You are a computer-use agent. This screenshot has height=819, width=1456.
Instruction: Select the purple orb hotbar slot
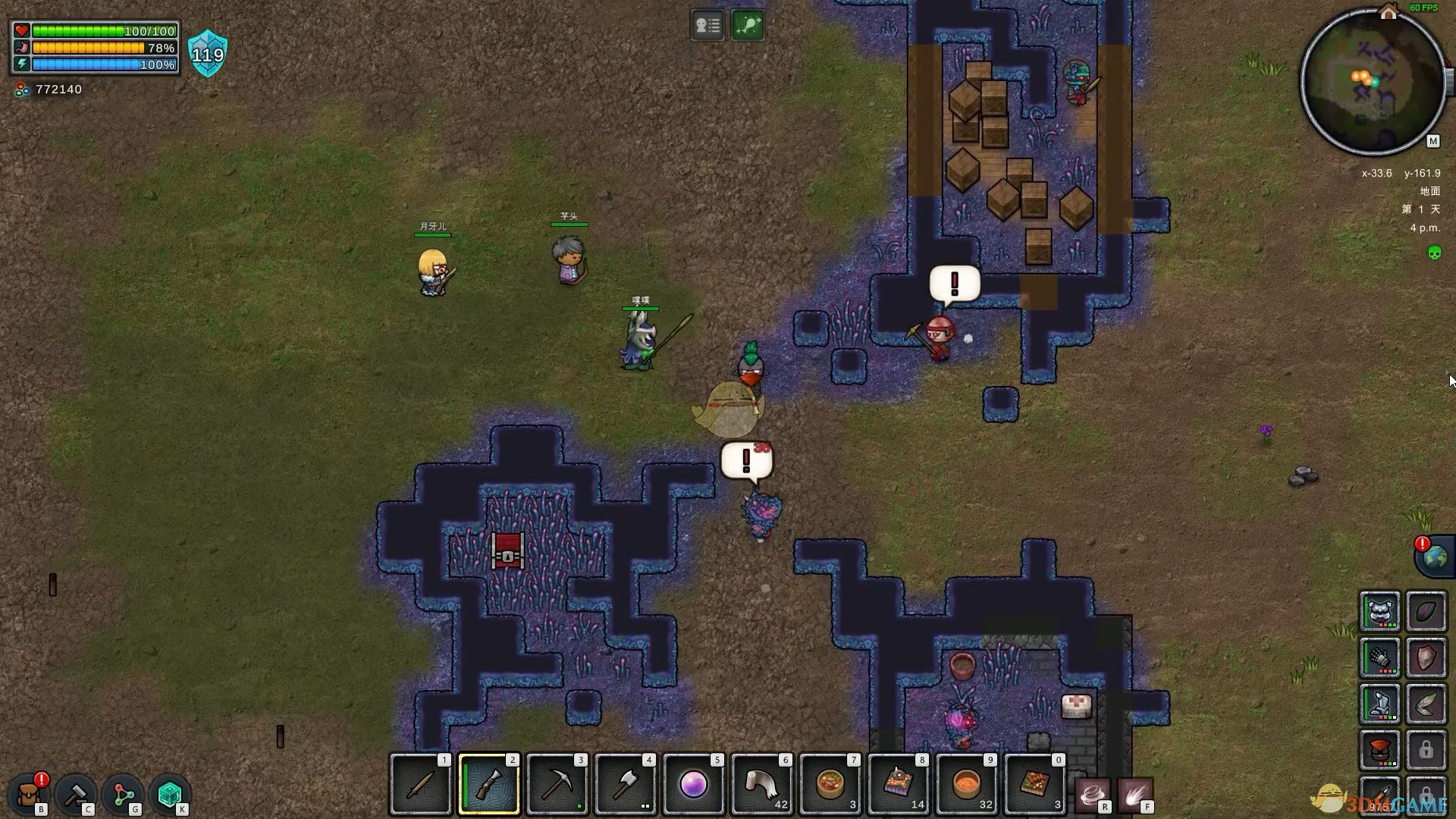click(x=694, y=784)
